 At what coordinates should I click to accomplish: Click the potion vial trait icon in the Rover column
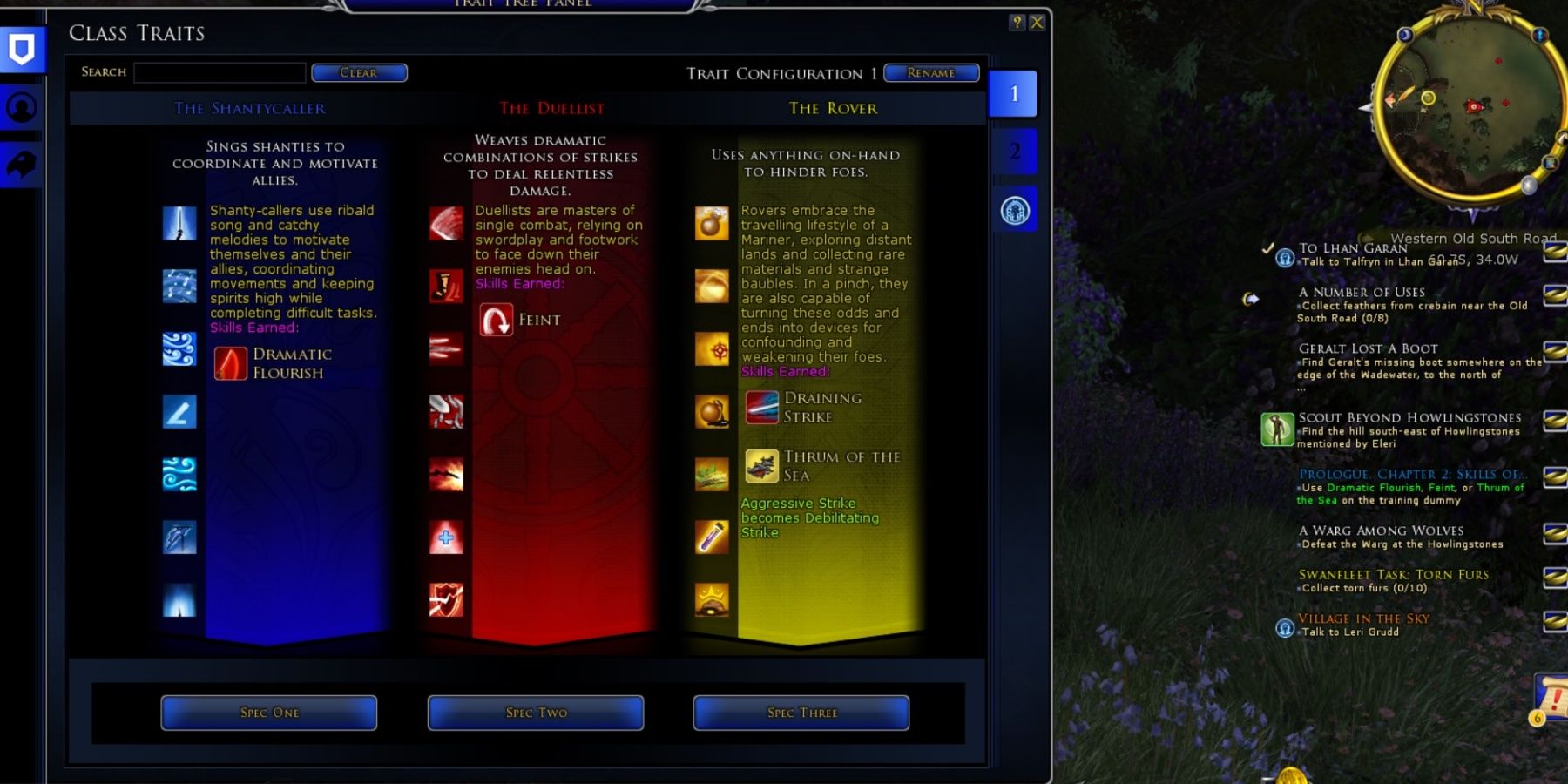coord(712,538)
